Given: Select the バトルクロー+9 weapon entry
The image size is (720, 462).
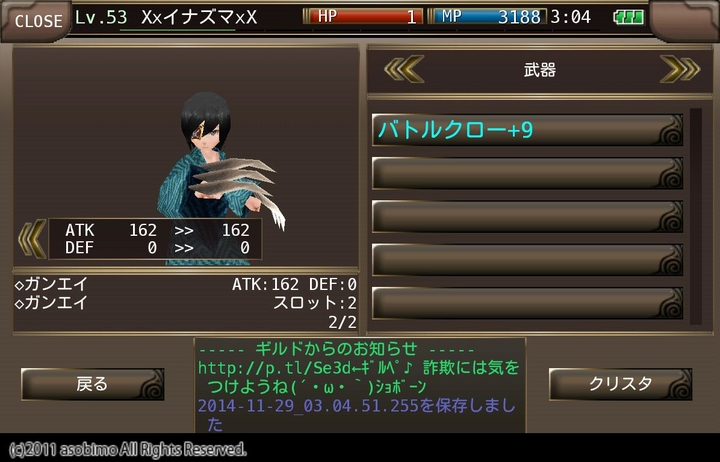Looking at the screenshot, I should pyautogui.click(x=527, y=130).
